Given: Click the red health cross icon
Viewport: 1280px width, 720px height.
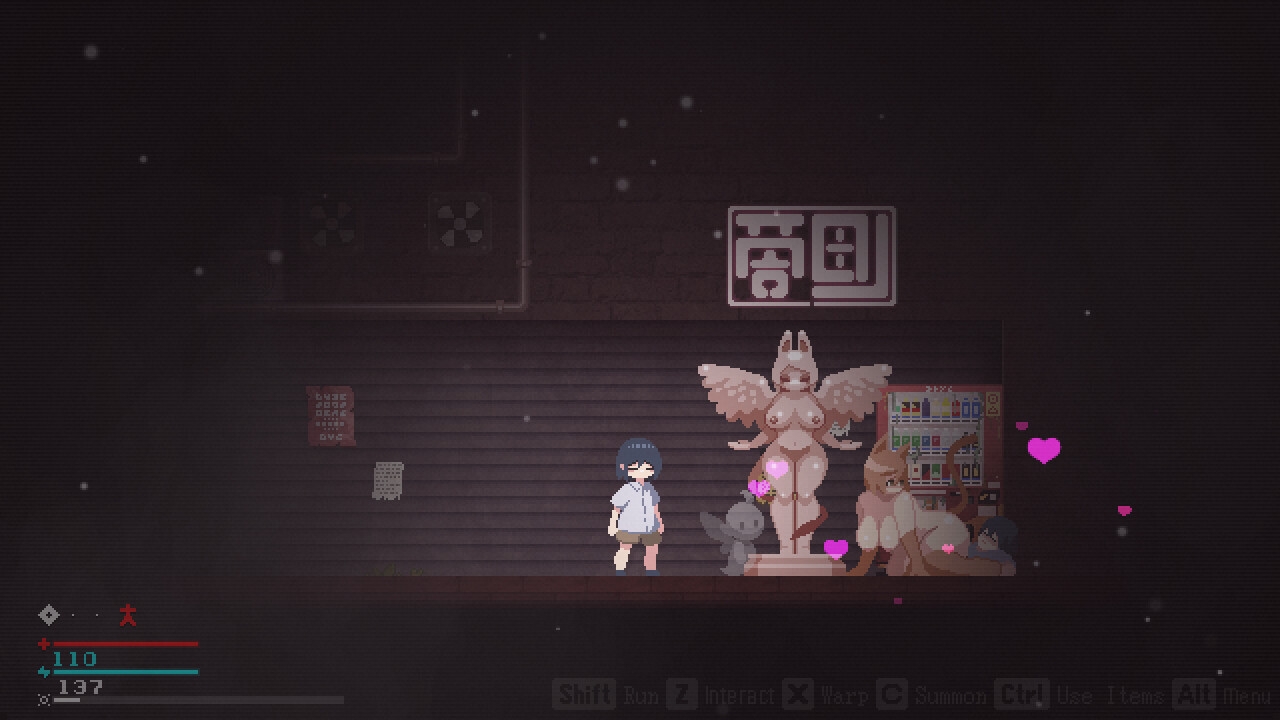Looking at the screenshot, I should 42,644.
